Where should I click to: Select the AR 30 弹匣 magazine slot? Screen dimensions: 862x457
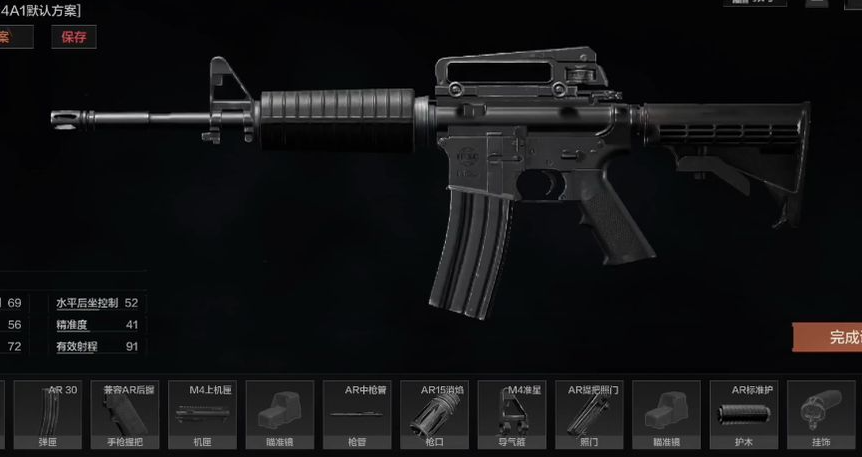[x=48, y=415]
